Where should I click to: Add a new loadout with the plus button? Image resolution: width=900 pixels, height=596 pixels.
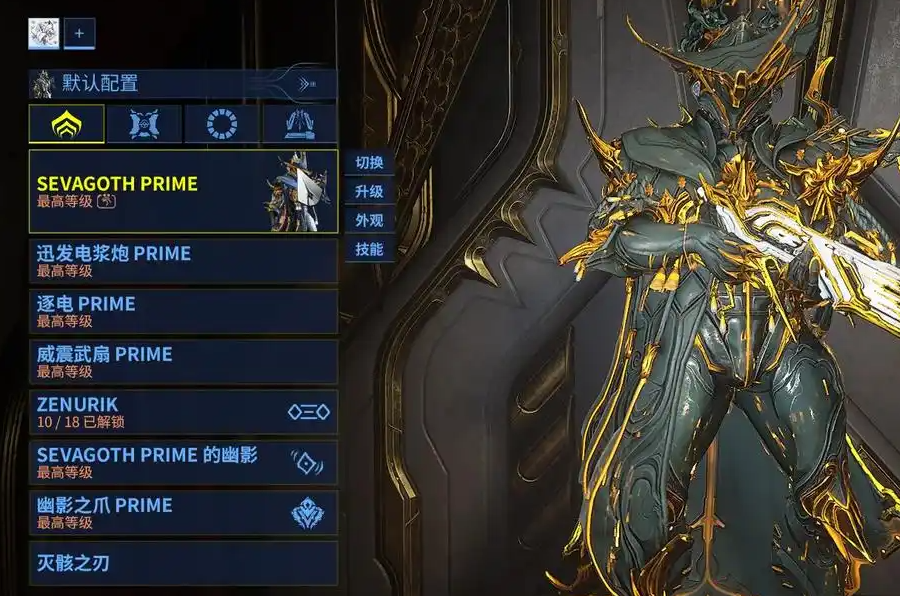click(x=80, y=33)
